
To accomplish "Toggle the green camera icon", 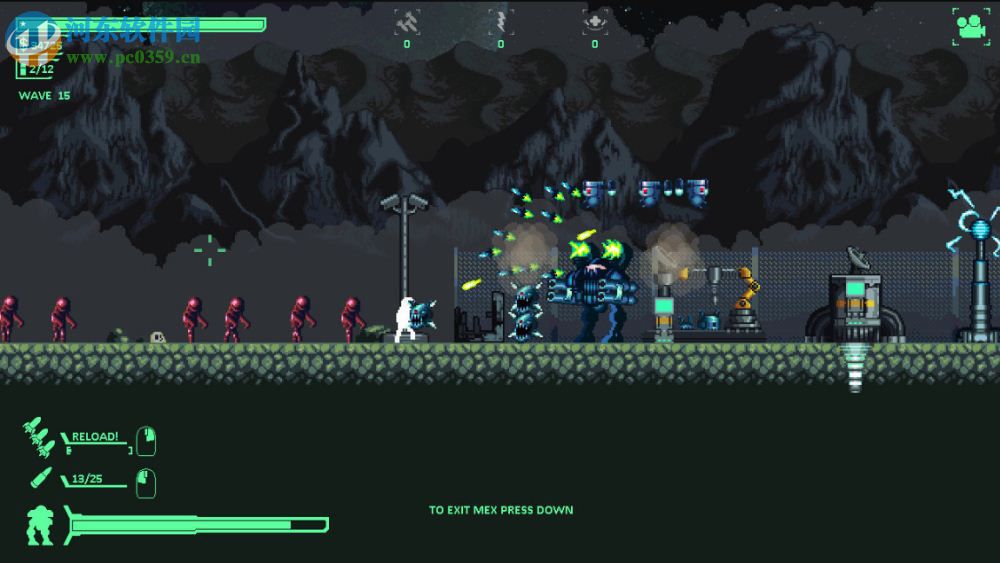I will click(x=969, y=24).
